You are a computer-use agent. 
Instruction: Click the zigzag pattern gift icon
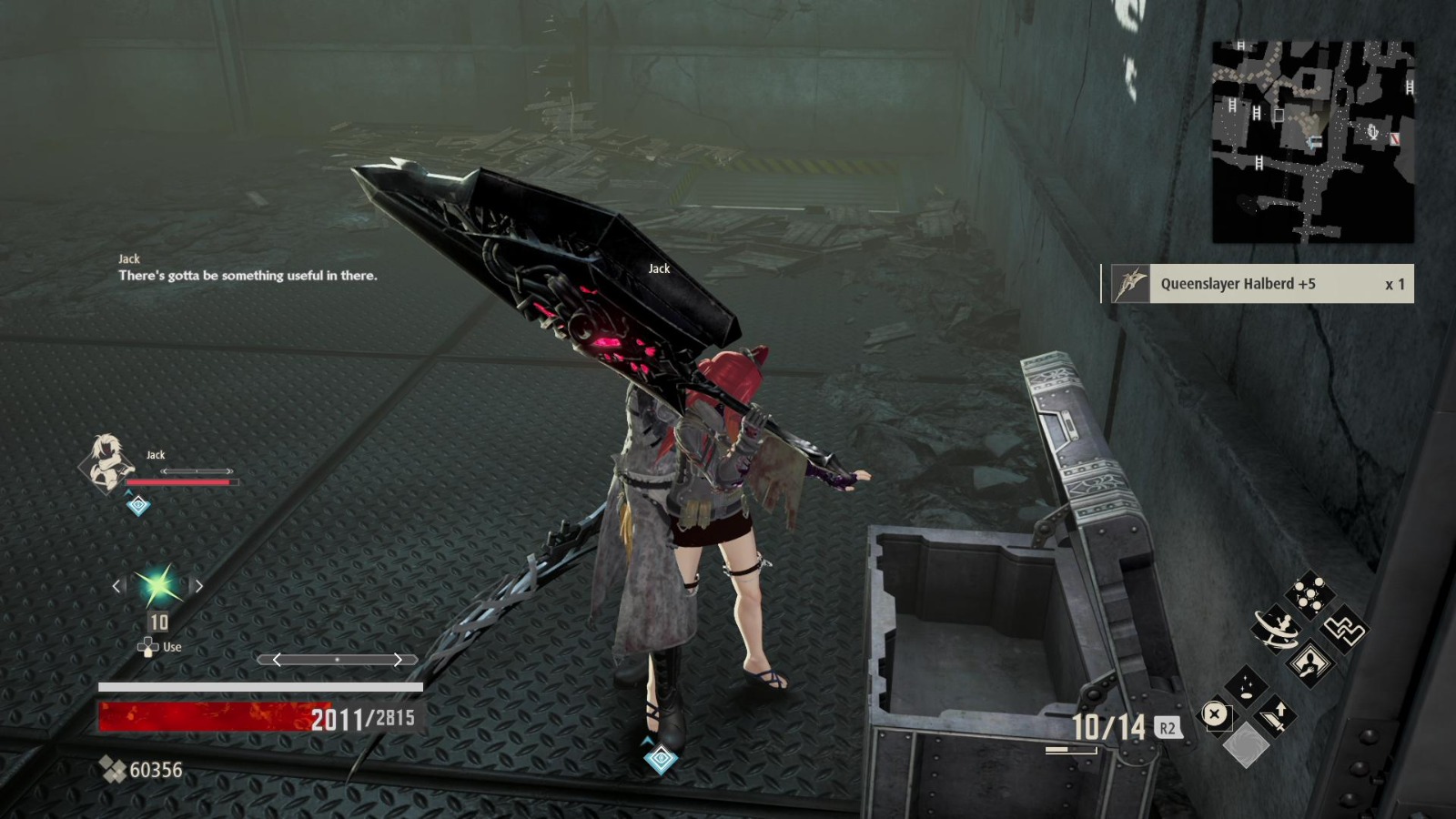click(1343, 630)
